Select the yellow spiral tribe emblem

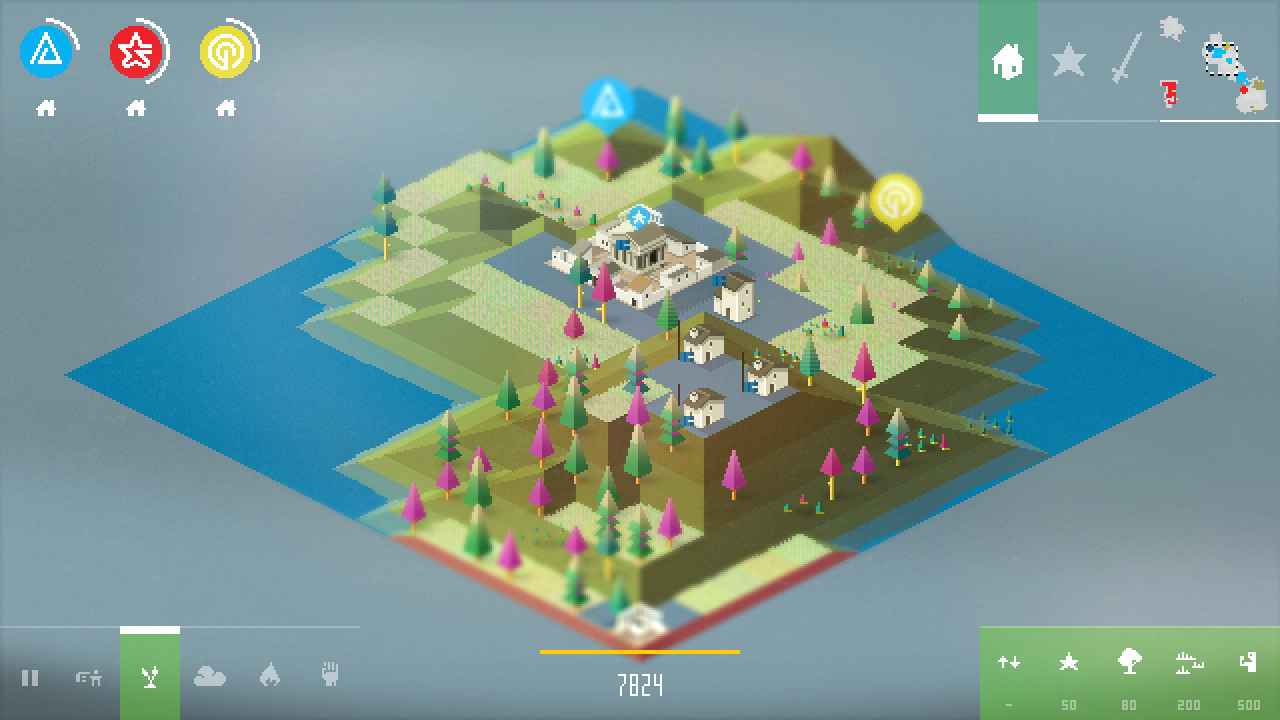click(226, 52)
